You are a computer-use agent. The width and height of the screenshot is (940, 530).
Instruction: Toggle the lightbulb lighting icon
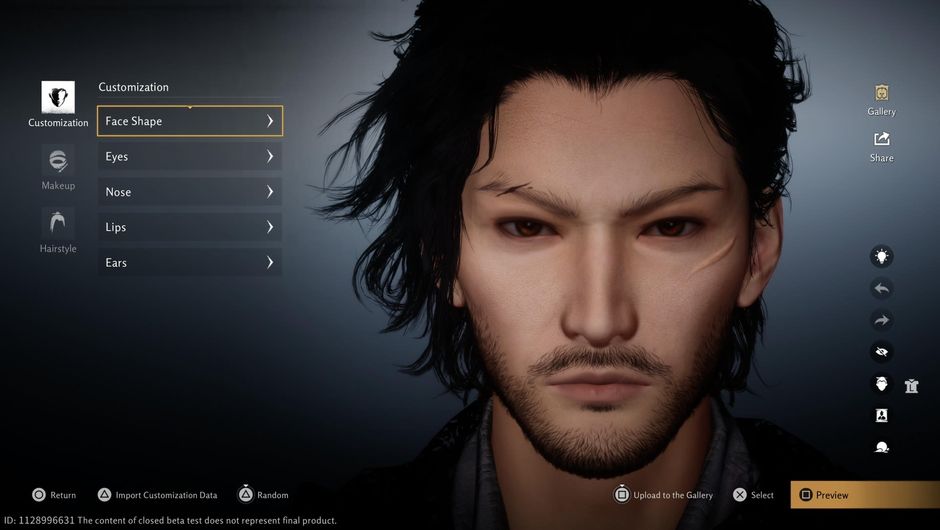[x=881, y=257]
